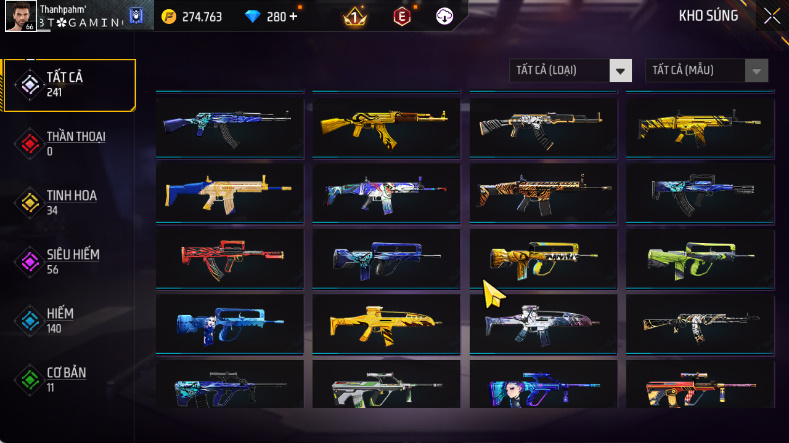Click the red E hexagon badge
The height and width of the screenshot is (443, 789).
(x=401, y=16)
